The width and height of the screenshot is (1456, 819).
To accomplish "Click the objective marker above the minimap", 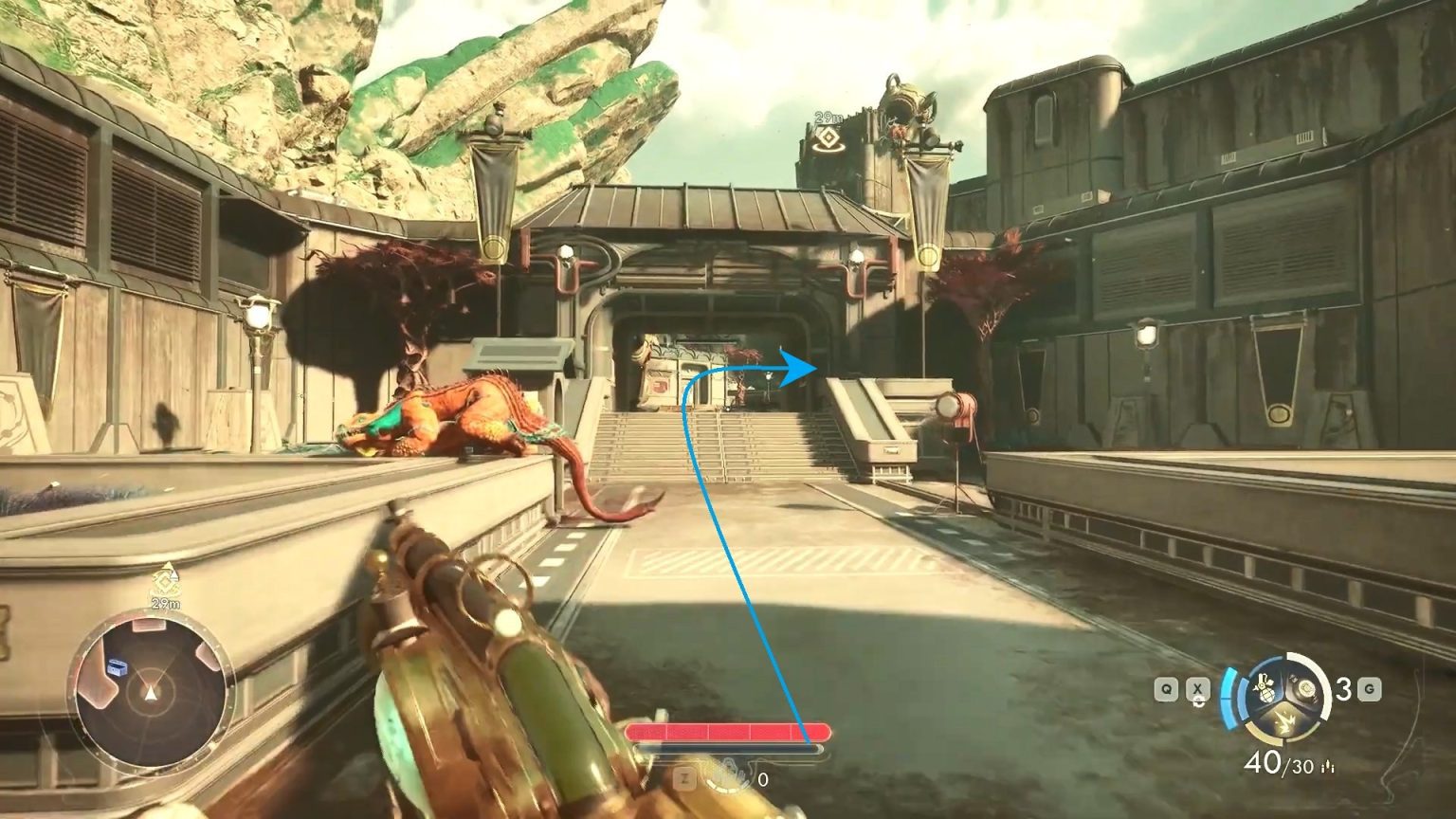I will (x=166, y=580).
